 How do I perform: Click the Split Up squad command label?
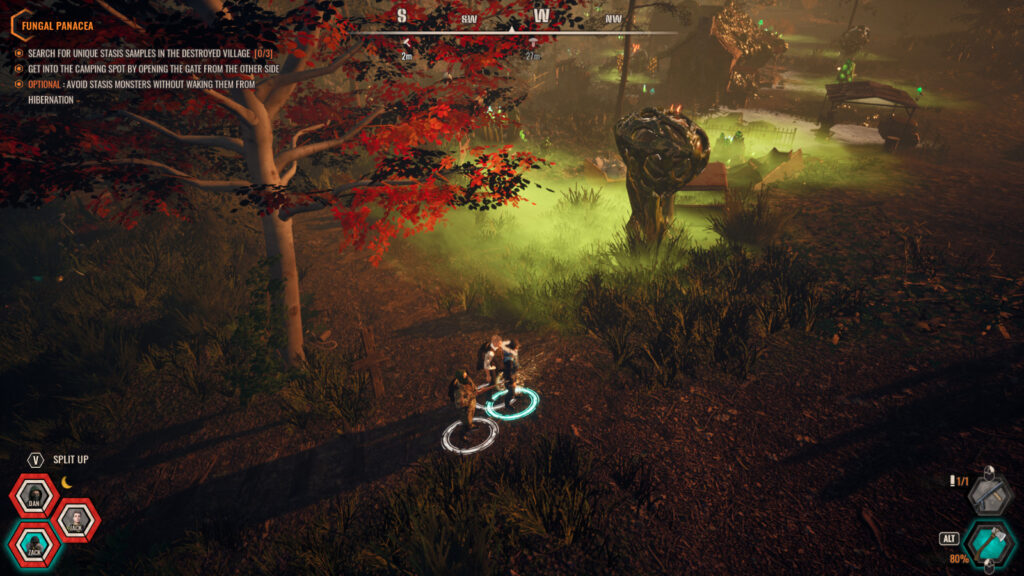pyautogui.click(x=70, y=460)
